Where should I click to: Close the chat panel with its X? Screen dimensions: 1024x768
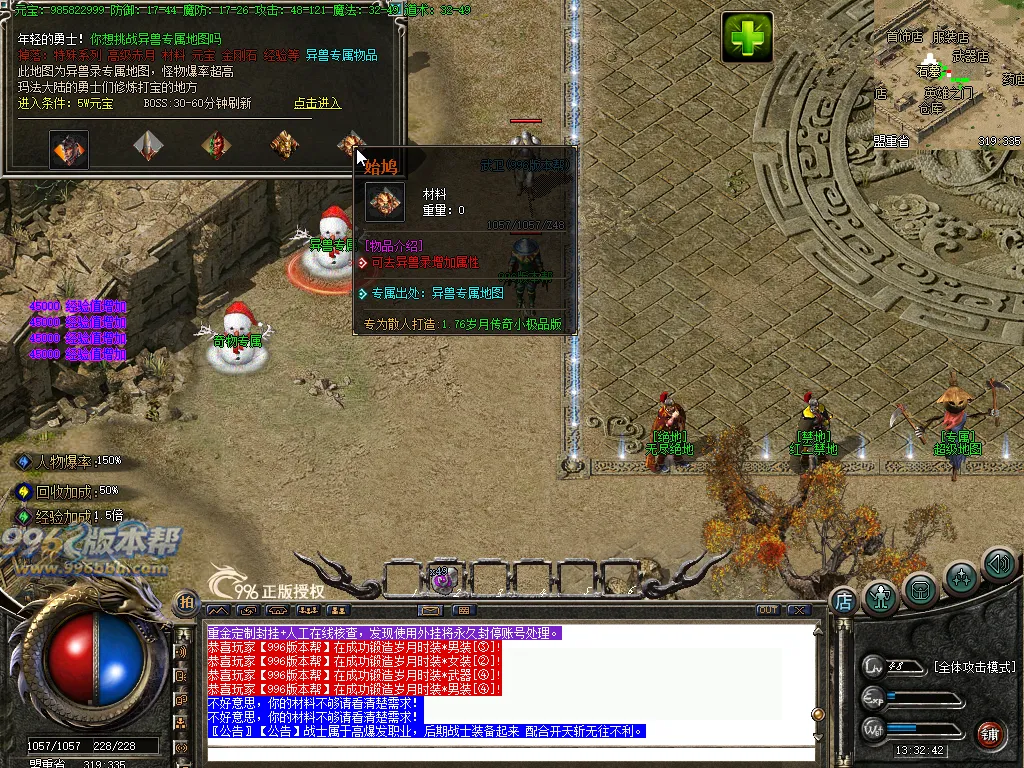tap(797, 610)
